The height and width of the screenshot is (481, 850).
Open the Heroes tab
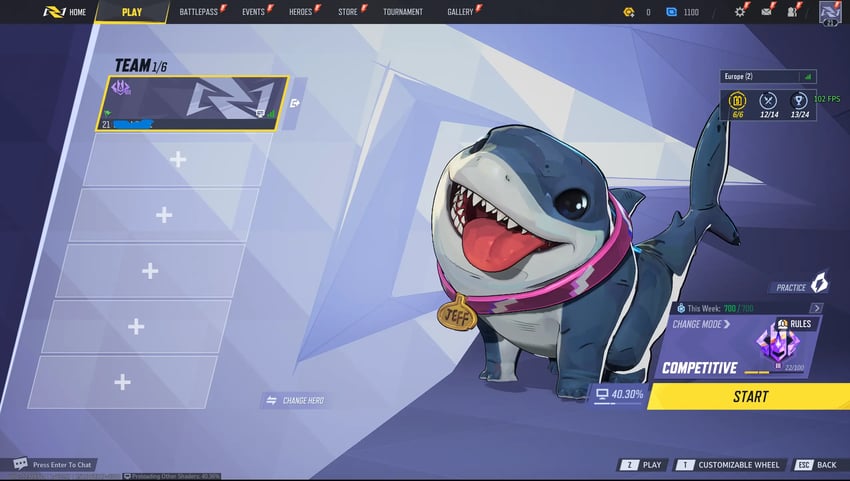coord(300,12)
